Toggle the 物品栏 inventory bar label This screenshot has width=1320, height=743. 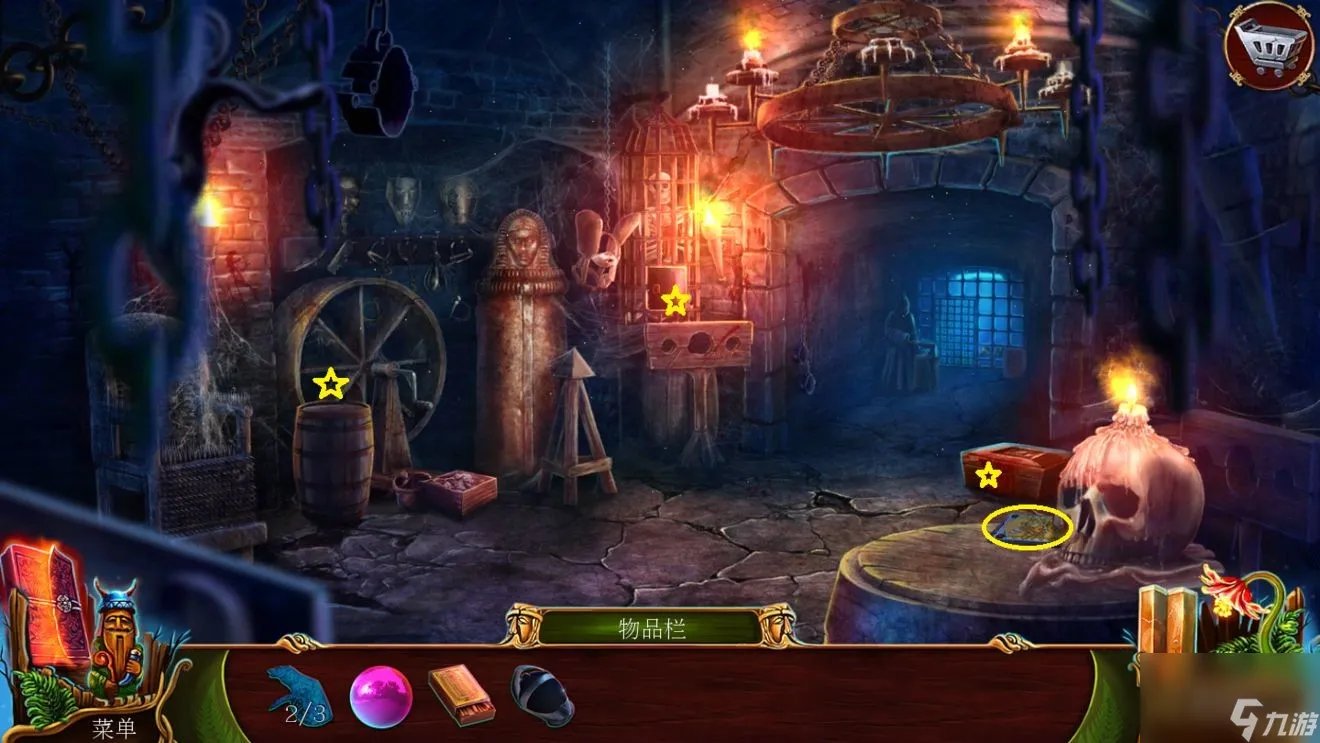point(651,629)
